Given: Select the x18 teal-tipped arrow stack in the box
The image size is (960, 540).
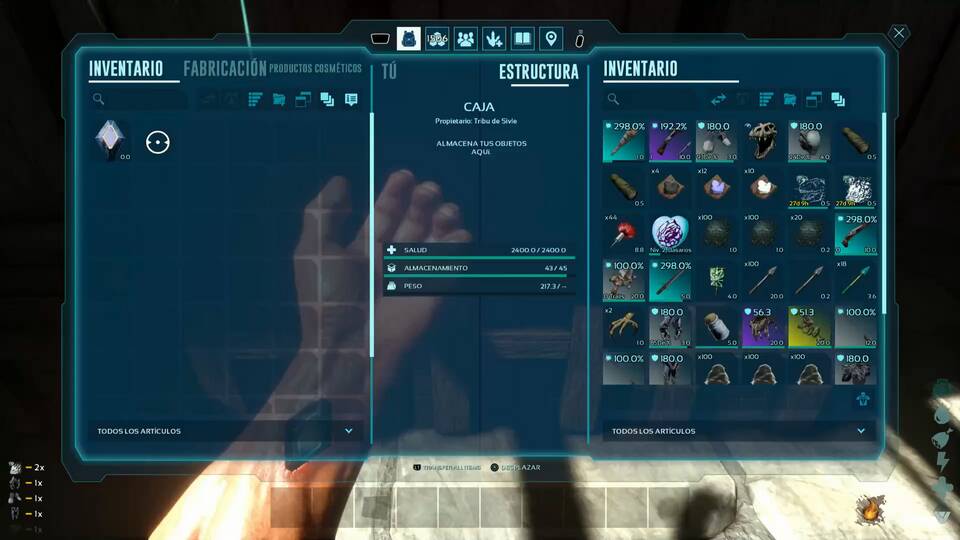Looking at the screenshot, I should tap(857, 279).
